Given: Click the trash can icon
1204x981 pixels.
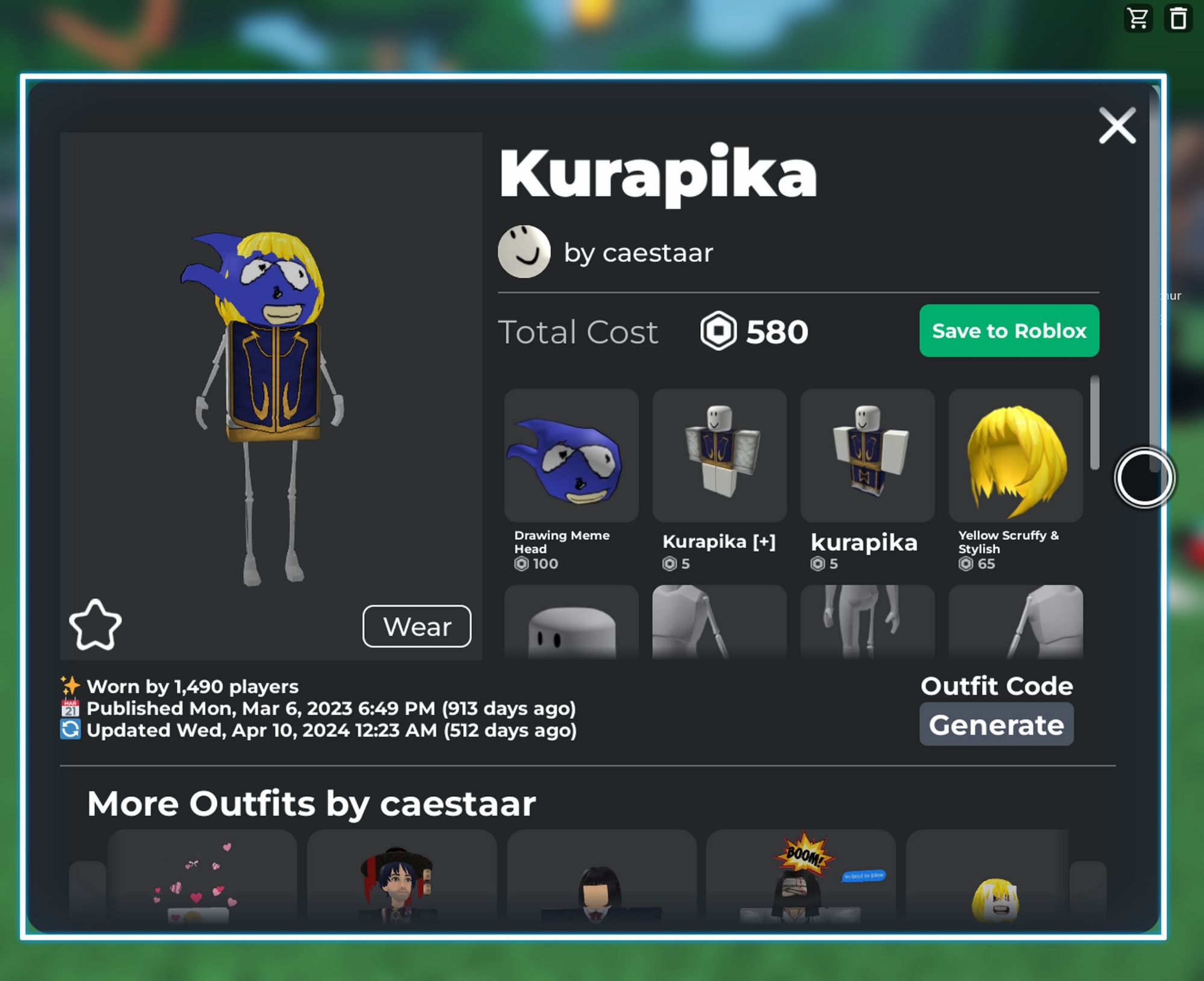Looking at the screenshot, I should [x=1178, y=19].
